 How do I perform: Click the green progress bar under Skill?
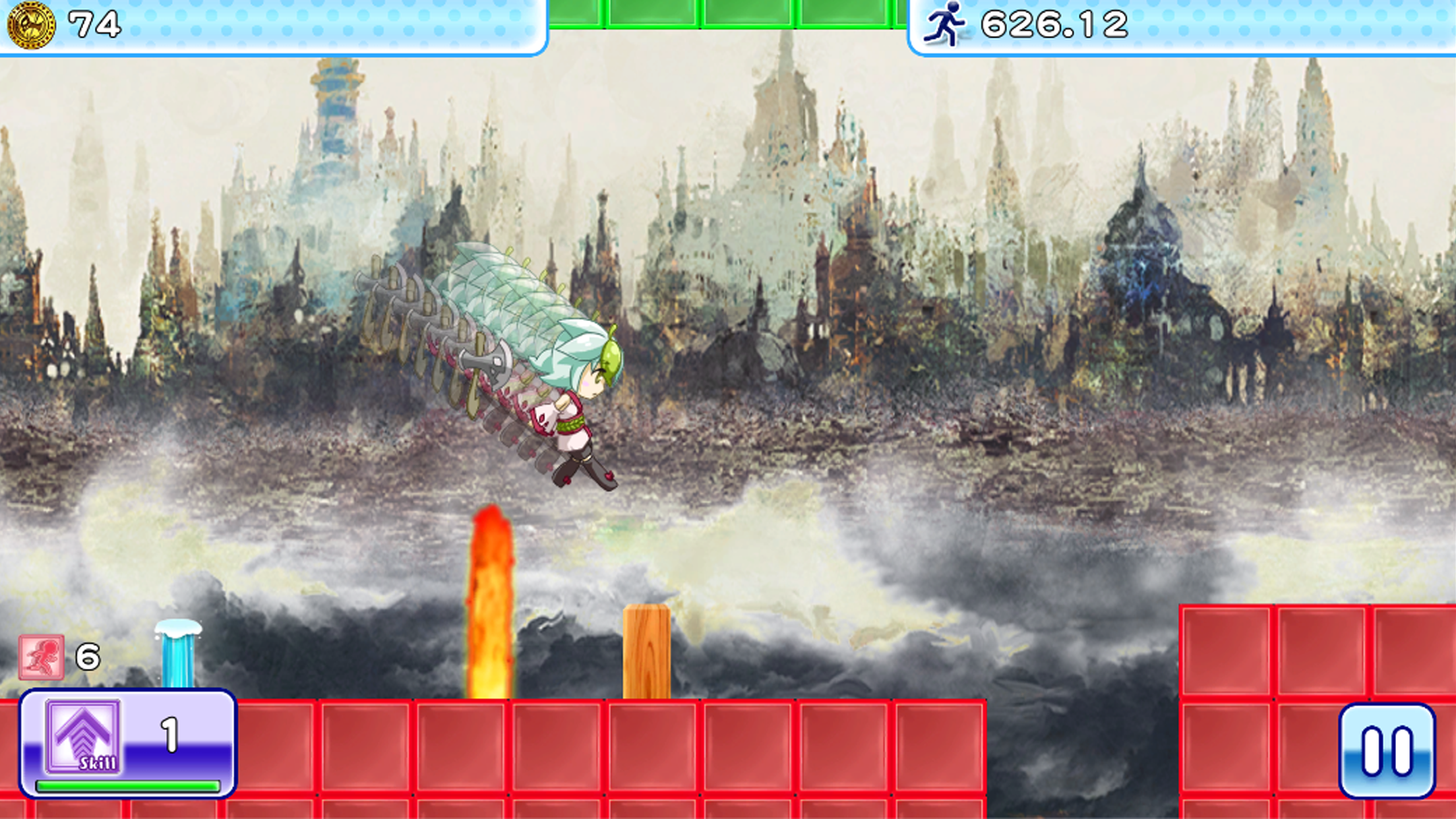click(119, 784)
